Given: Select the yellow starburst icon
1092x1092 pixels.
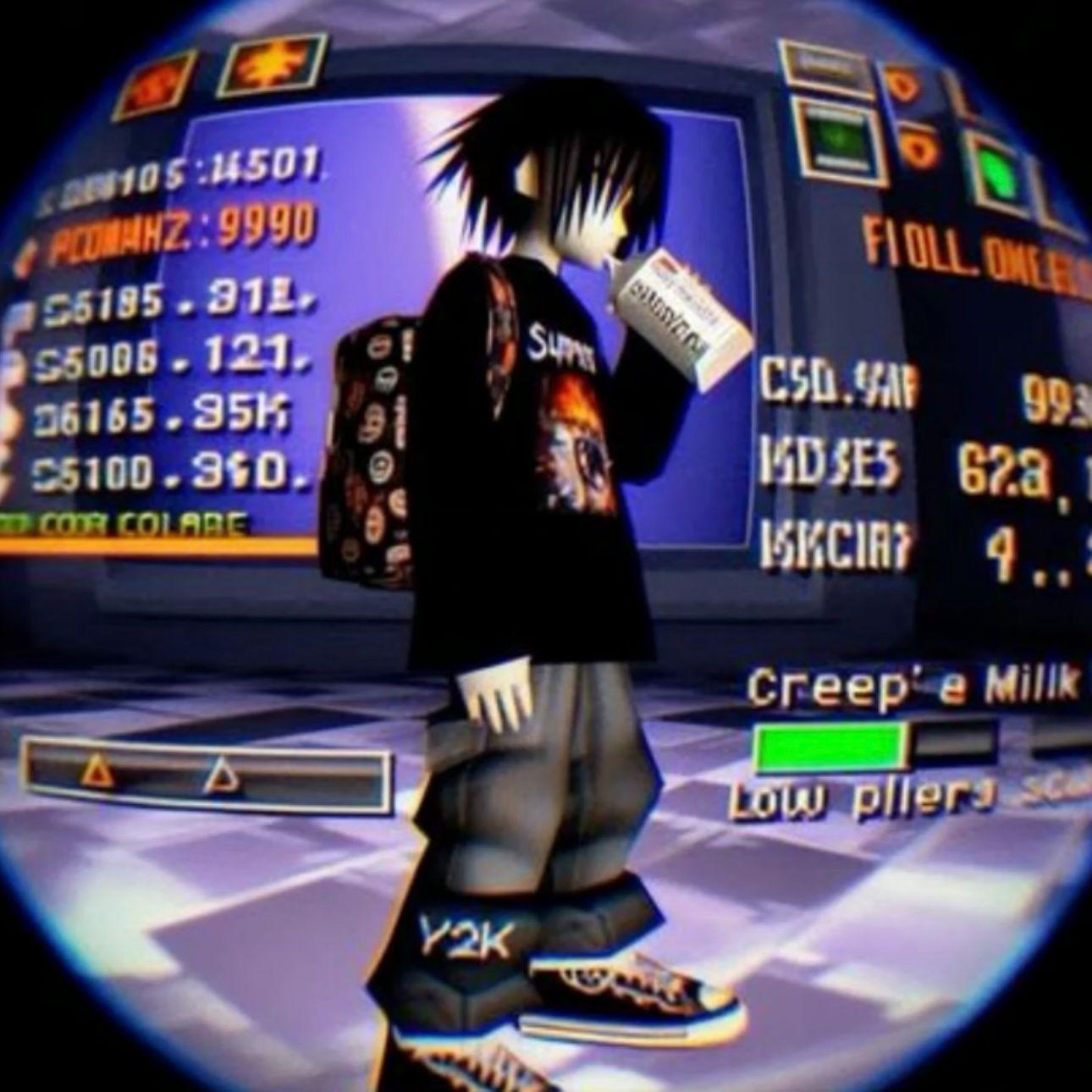Looking at the screenshot, I should coord(271,65).
